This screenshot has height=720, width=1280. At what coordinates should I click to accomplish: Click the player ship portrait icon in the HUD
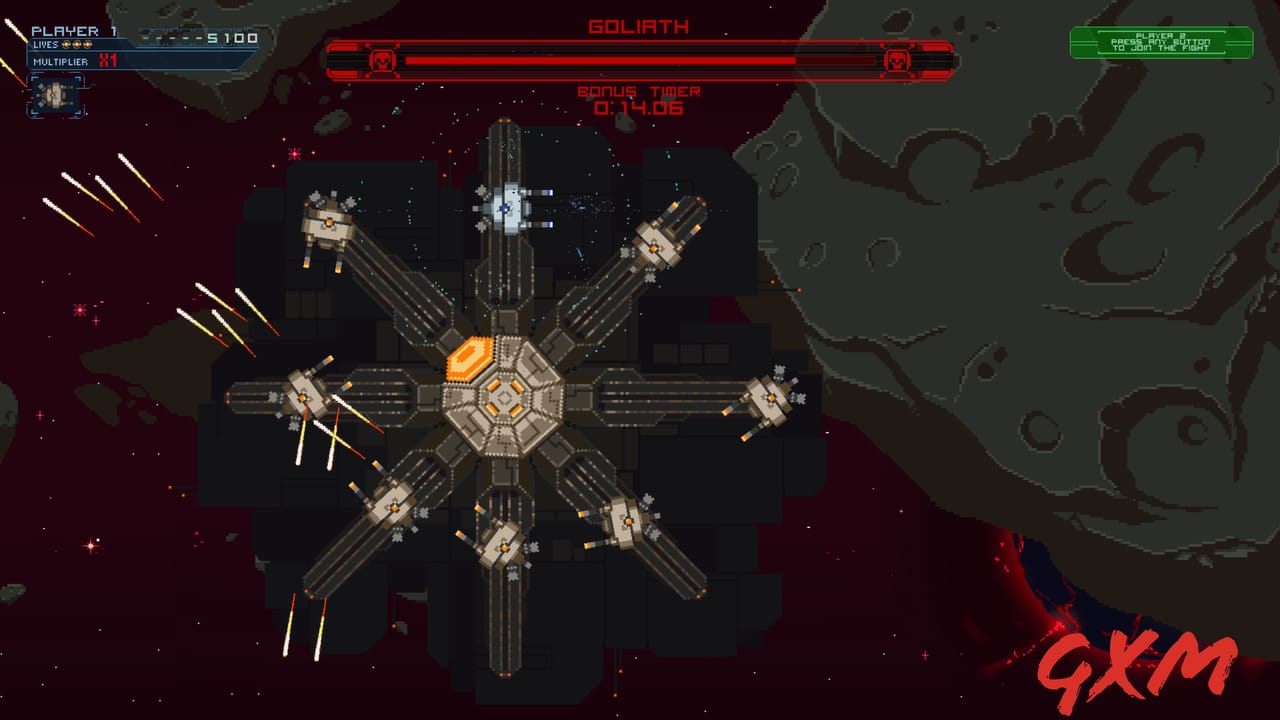coord(54,96)
